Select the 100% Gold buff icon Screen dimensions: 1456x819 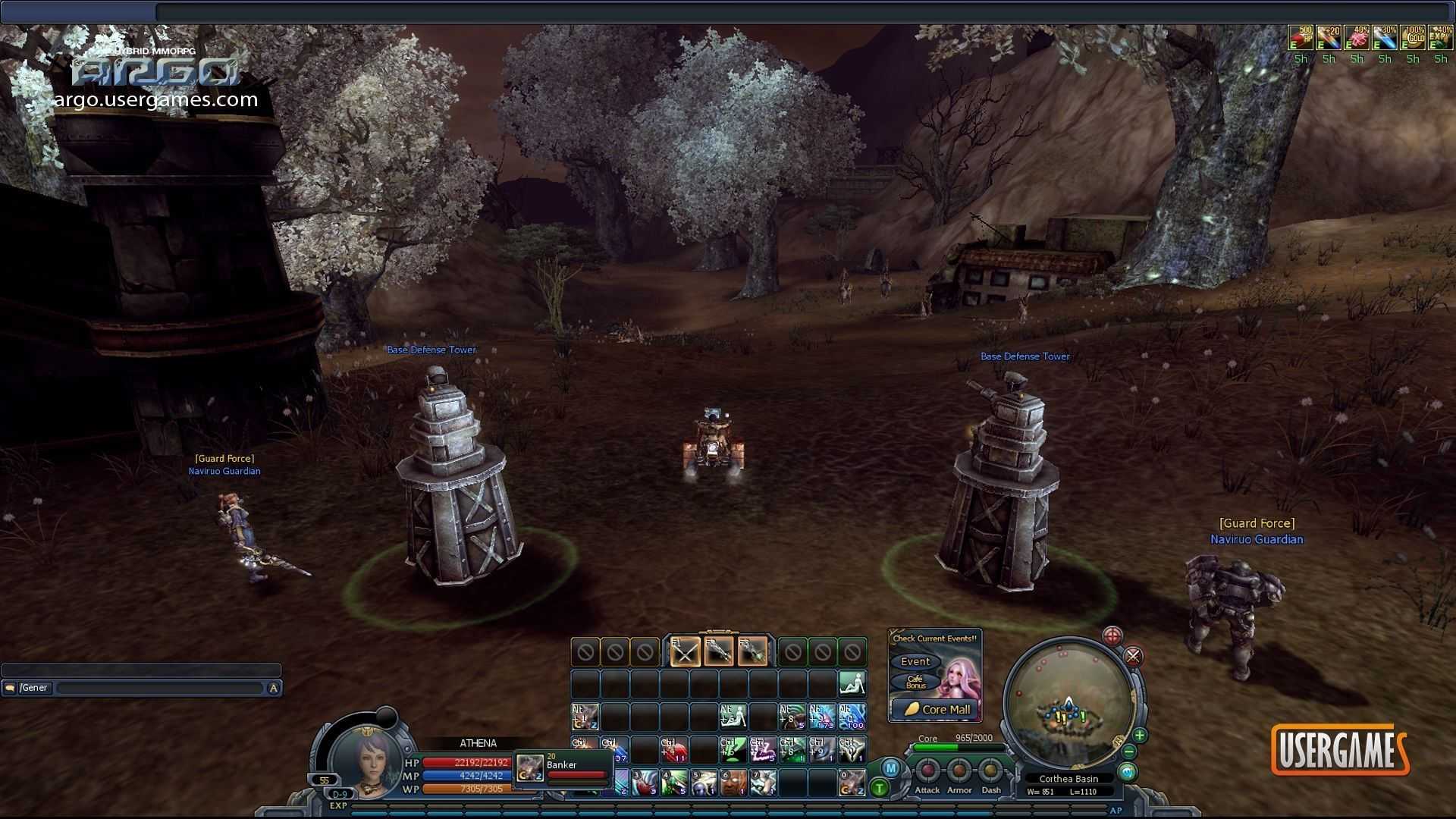click(x=1413, y=38)
